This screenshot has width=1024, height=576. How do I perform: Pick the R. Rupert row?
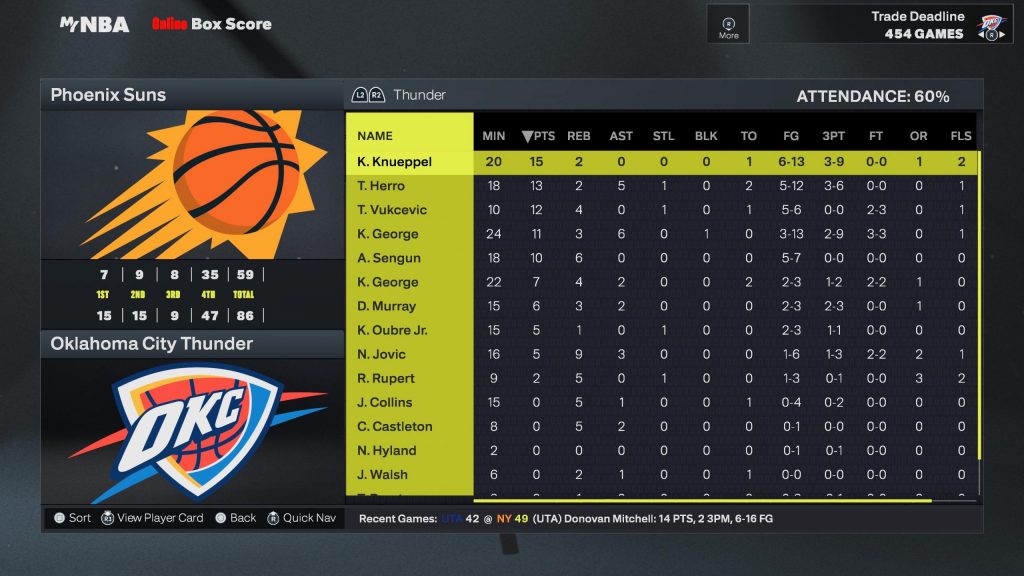(385, 378)
